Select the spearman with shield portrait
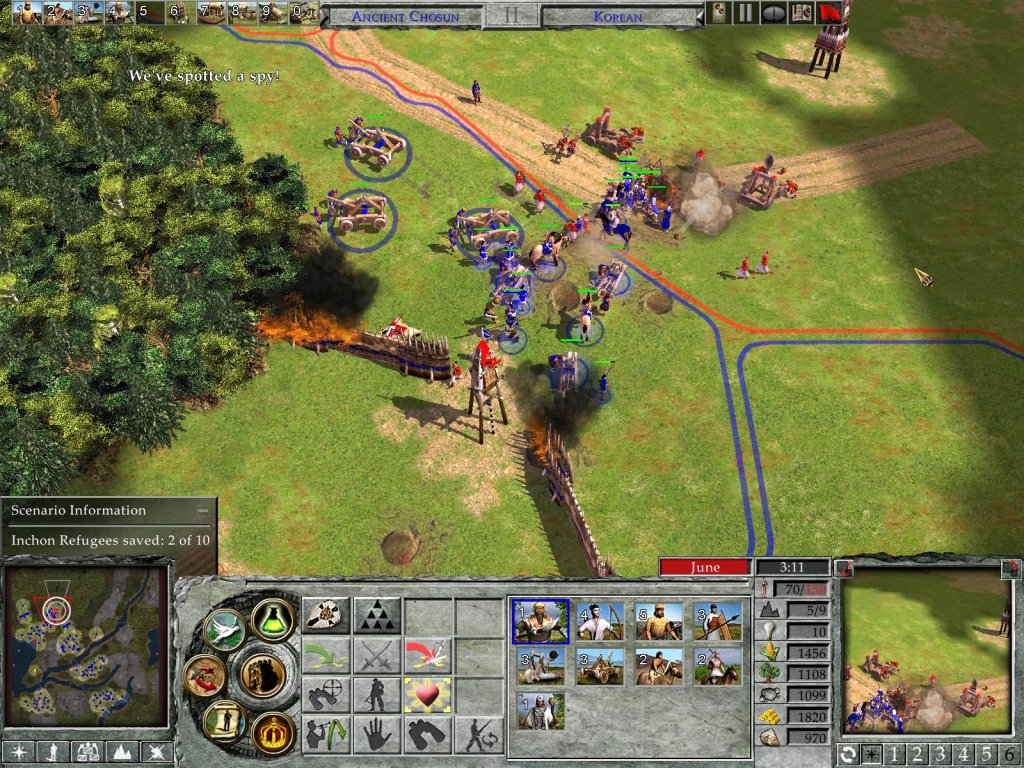The width and height of the screenshot is (1024, 768). point(718,622)
